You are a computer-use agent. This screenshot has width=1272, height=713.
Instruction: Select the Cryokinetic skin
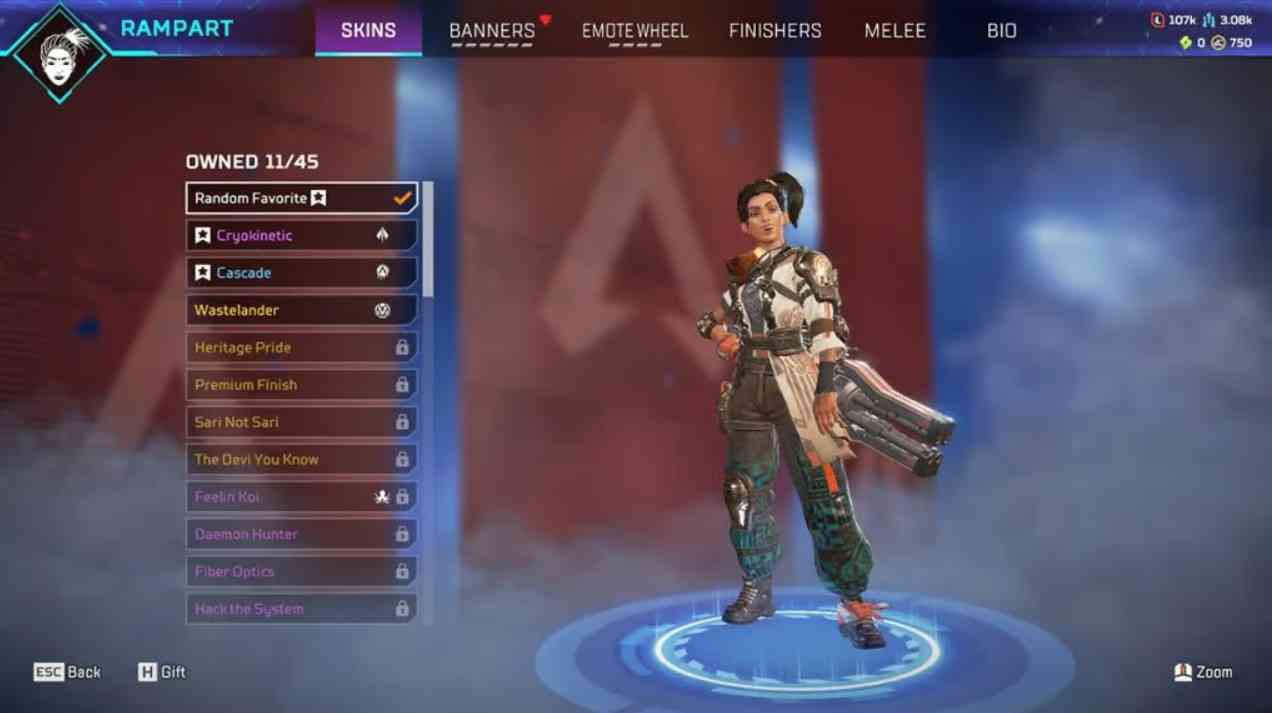301,236
